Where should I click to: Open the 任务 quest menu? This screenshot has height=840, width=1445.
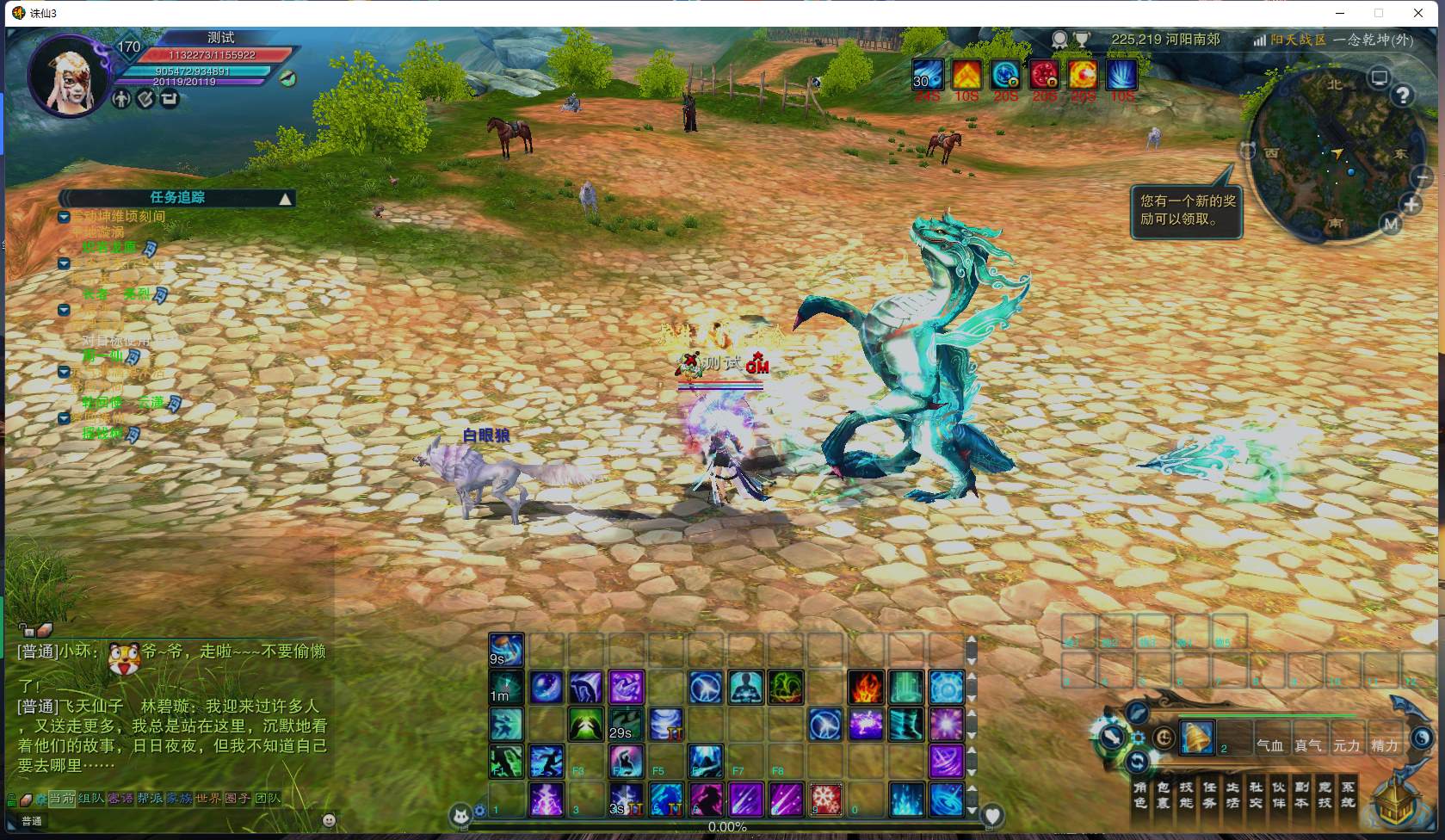(x=1209, y=794)
